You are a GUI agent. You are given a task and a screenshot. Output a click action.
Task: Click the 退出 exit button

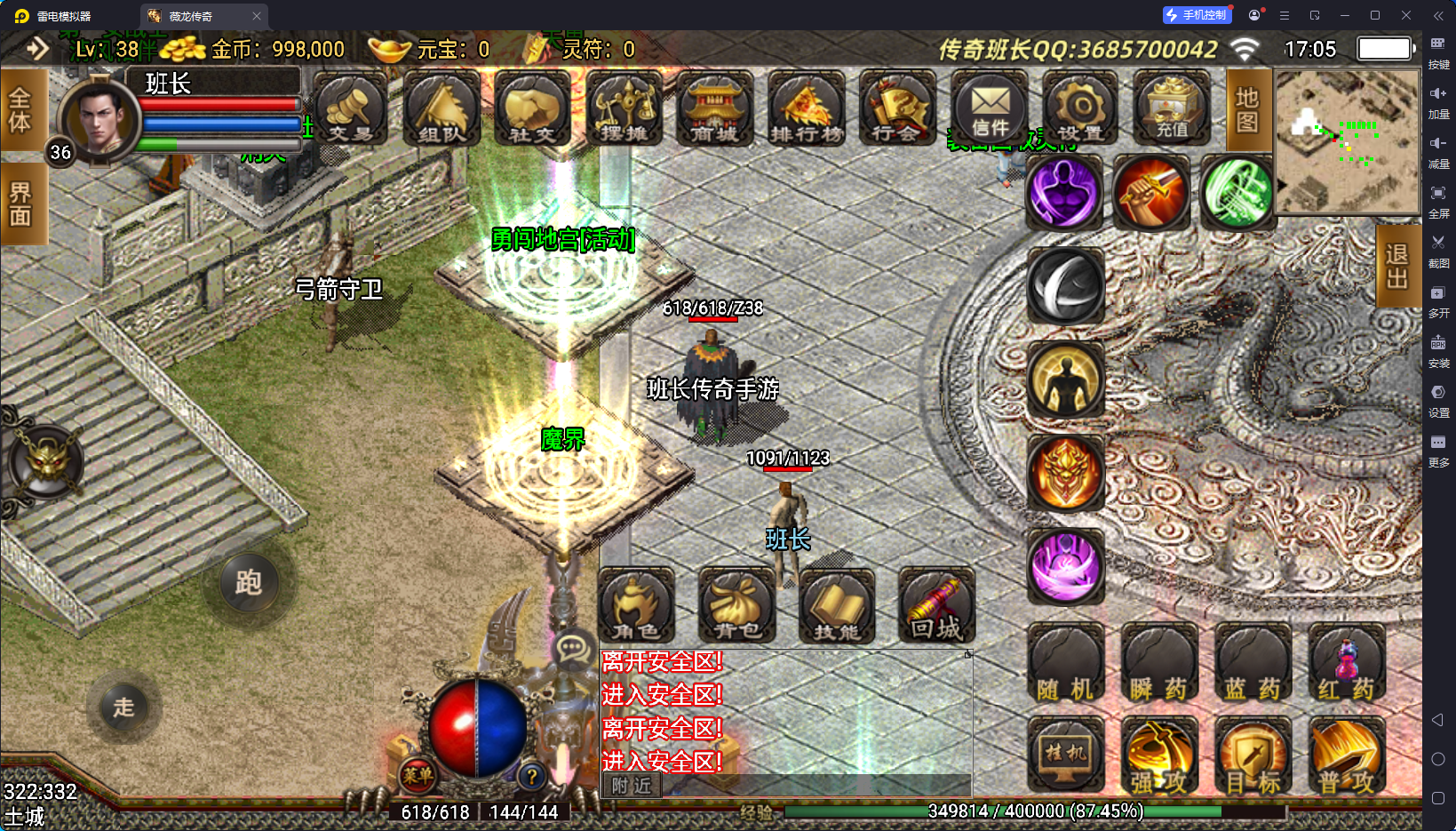(x=1396, y=266)
